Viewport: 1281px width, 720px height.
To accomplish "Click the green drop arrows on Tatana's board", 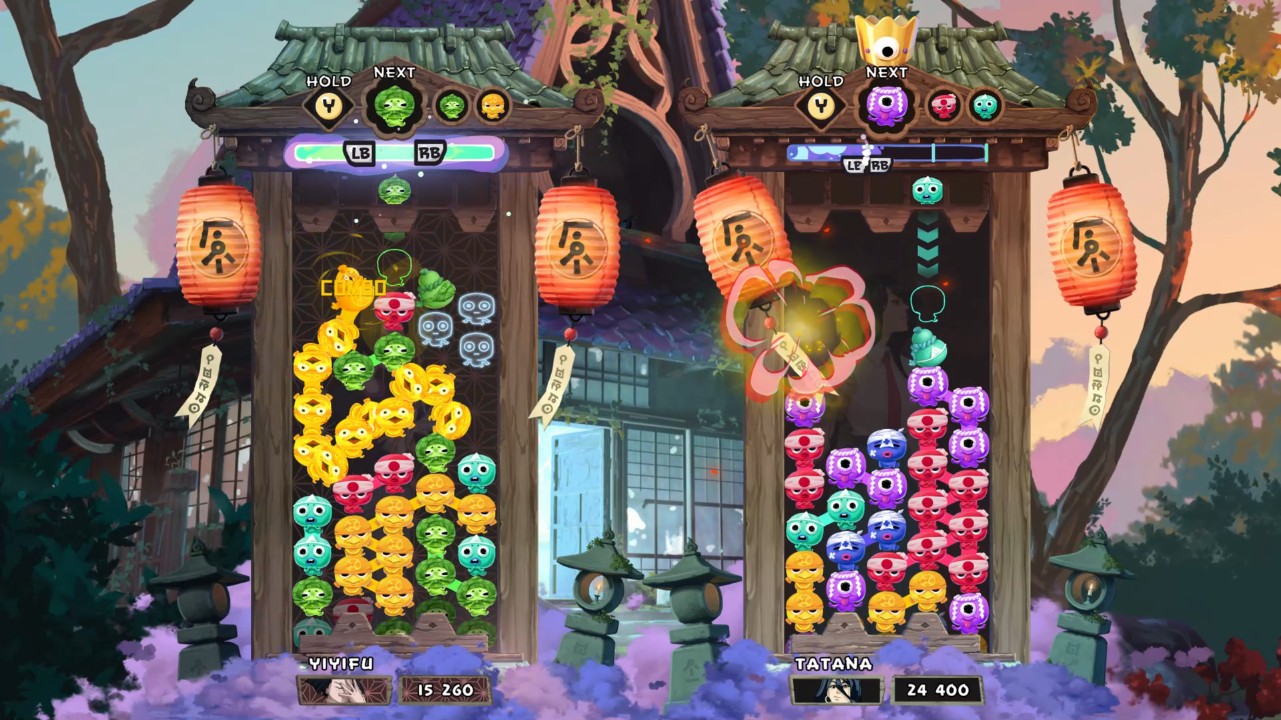I will click(x=928, y=243).
